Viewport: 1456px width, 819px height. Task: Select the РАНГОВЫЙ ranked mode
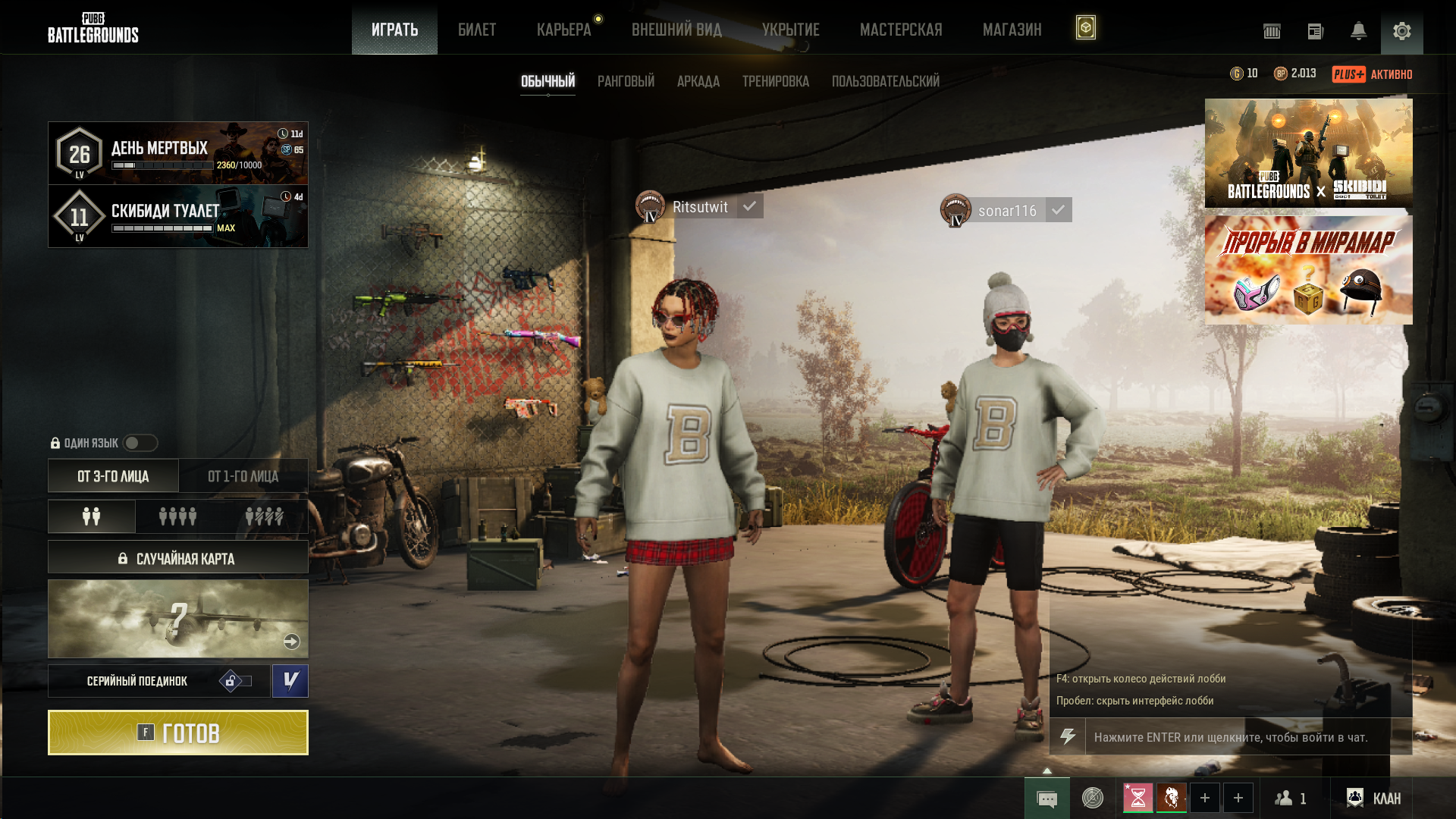[x=626, y=81]
